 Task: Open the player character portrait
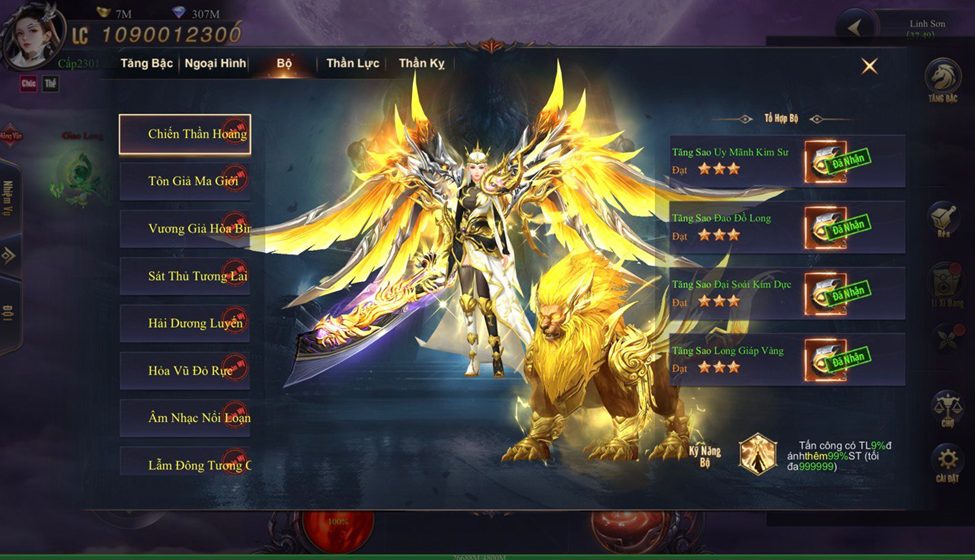pyautogui.click(x=31, y=35)
